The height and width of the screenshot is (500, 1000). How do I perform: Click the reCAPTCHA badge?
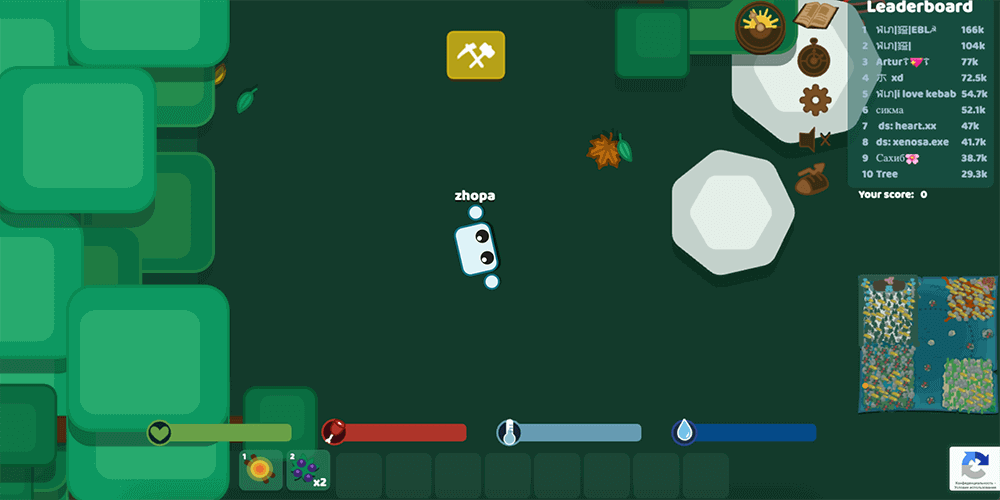click(973, 468)
